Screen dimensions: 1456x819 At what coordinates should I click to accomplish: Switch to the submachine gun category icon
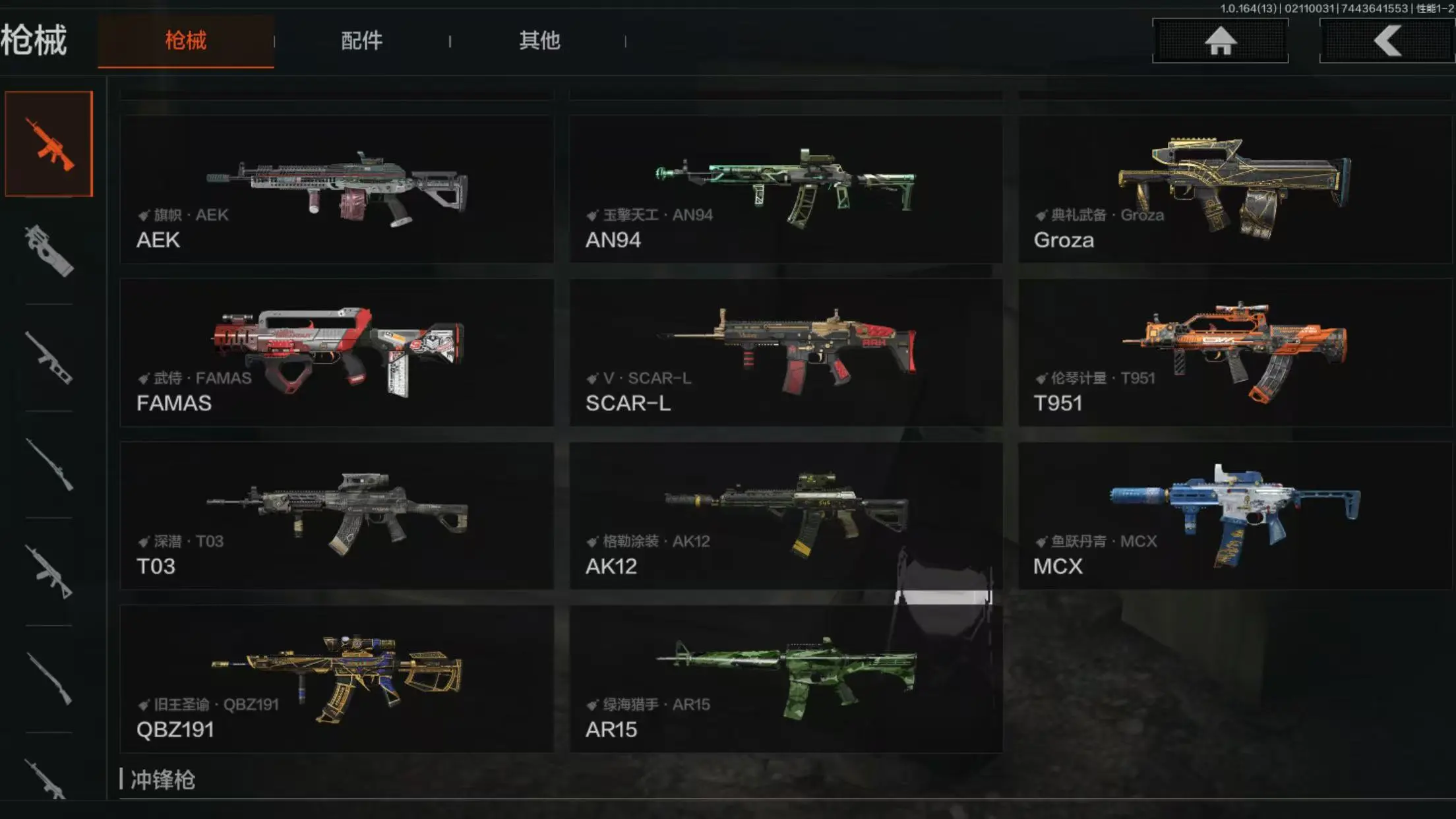pos(49,251)
